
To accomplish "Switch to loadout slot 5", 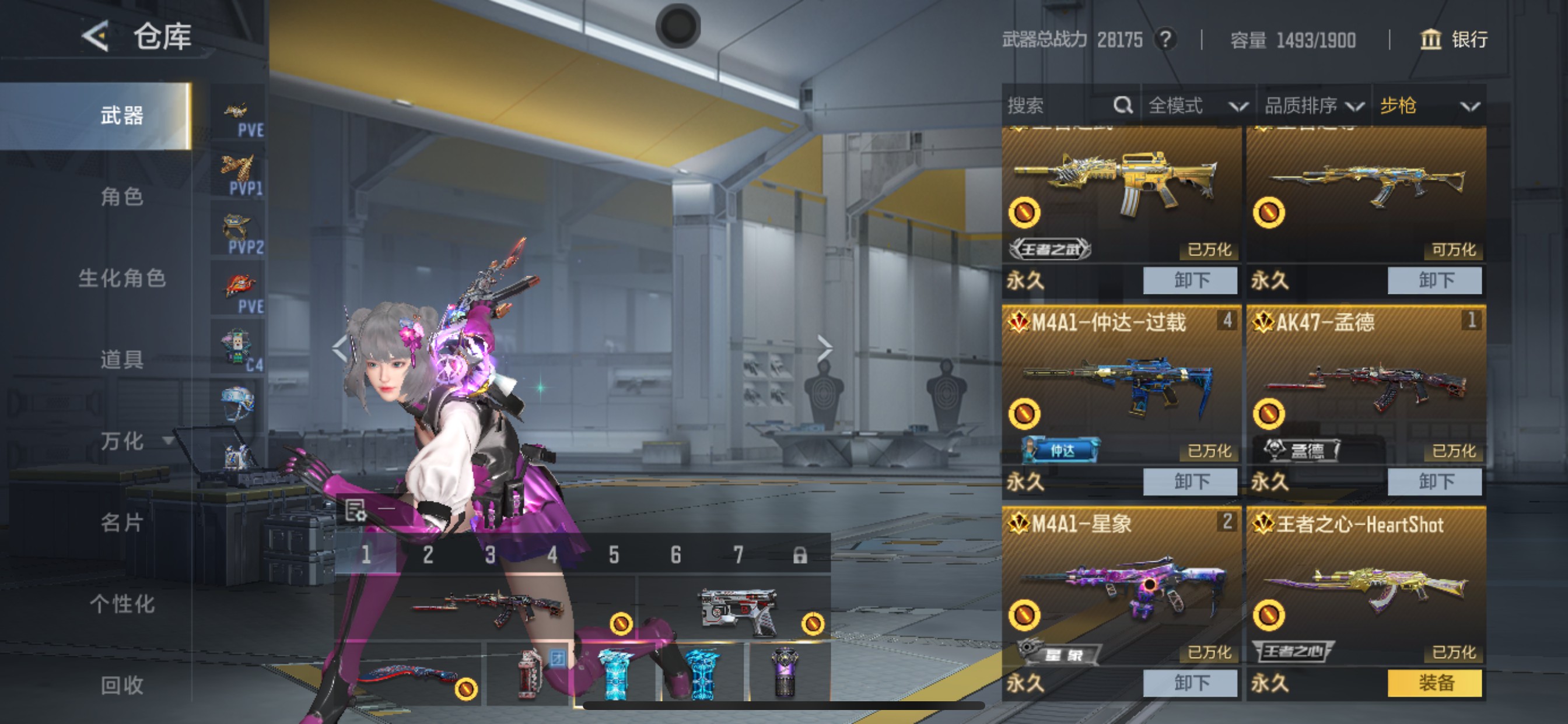I will (x=614, y=555).
